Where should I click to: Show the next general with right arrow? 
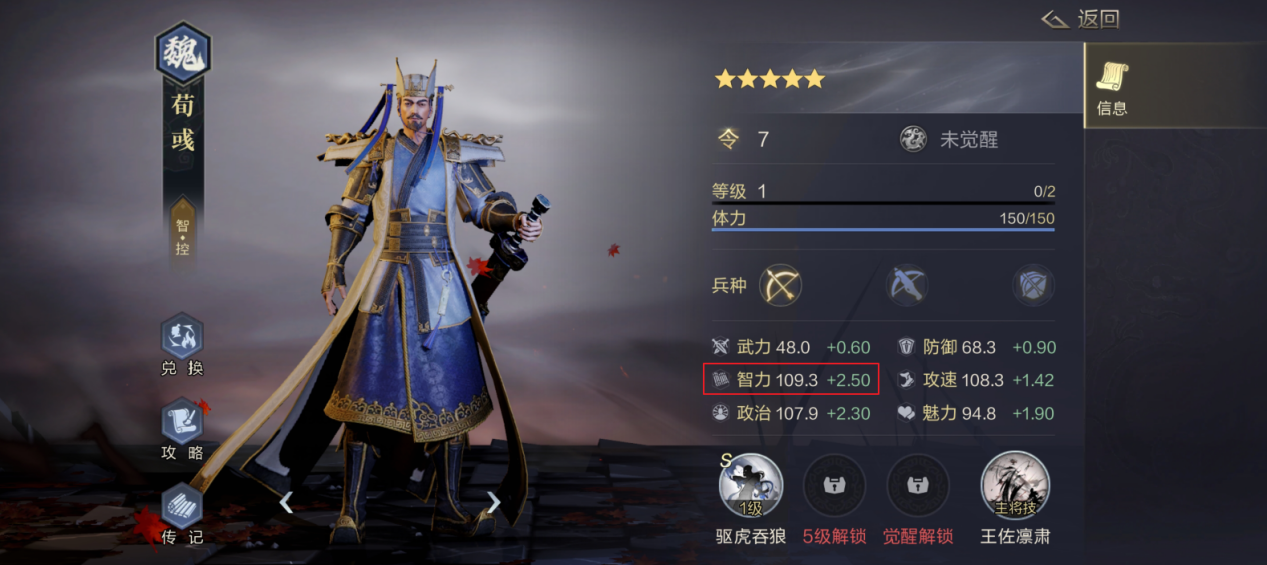[493, 502]
